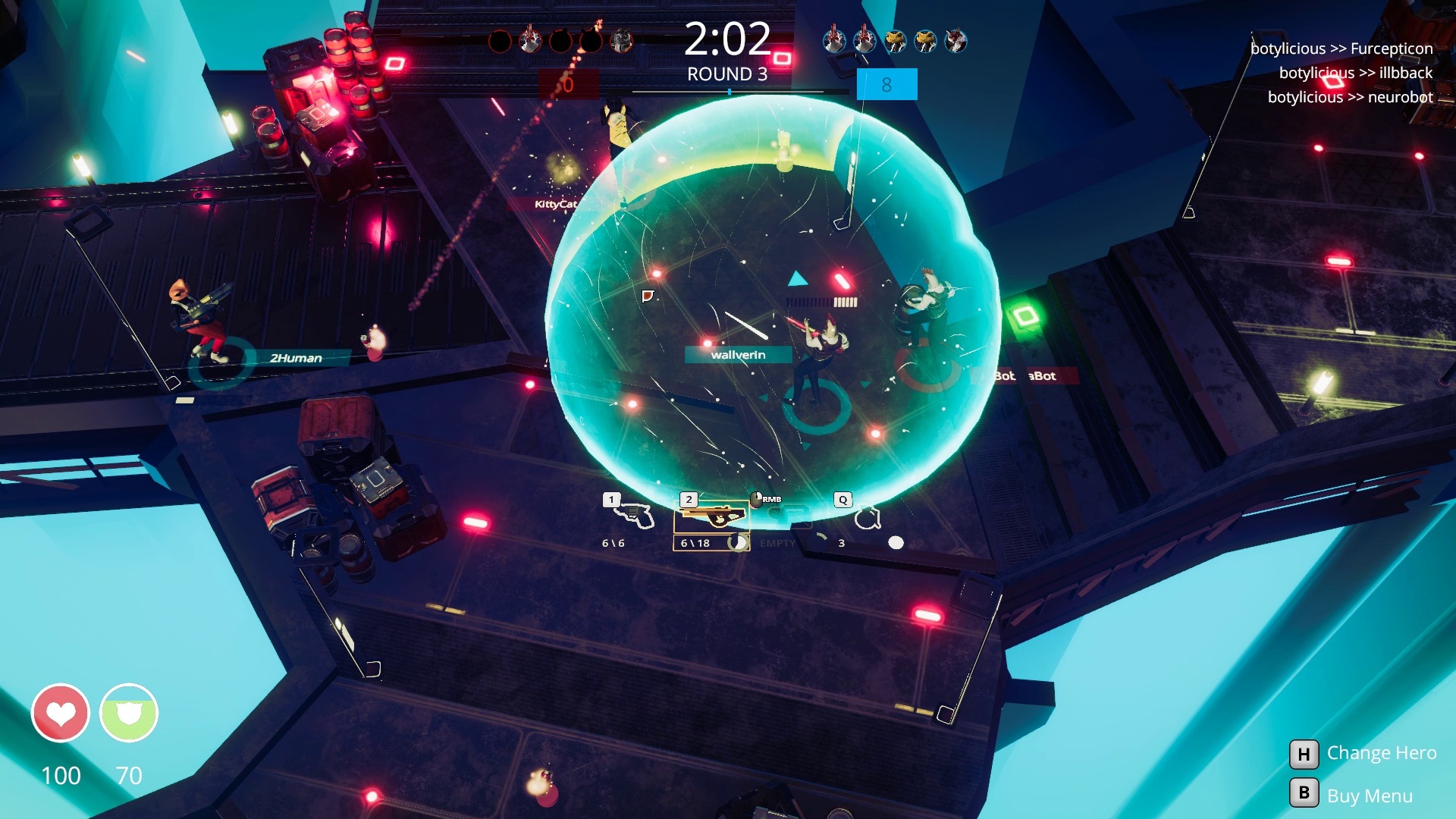
Task: Expand the blue team score panel showing 8
Action: [x=886, y=84]
